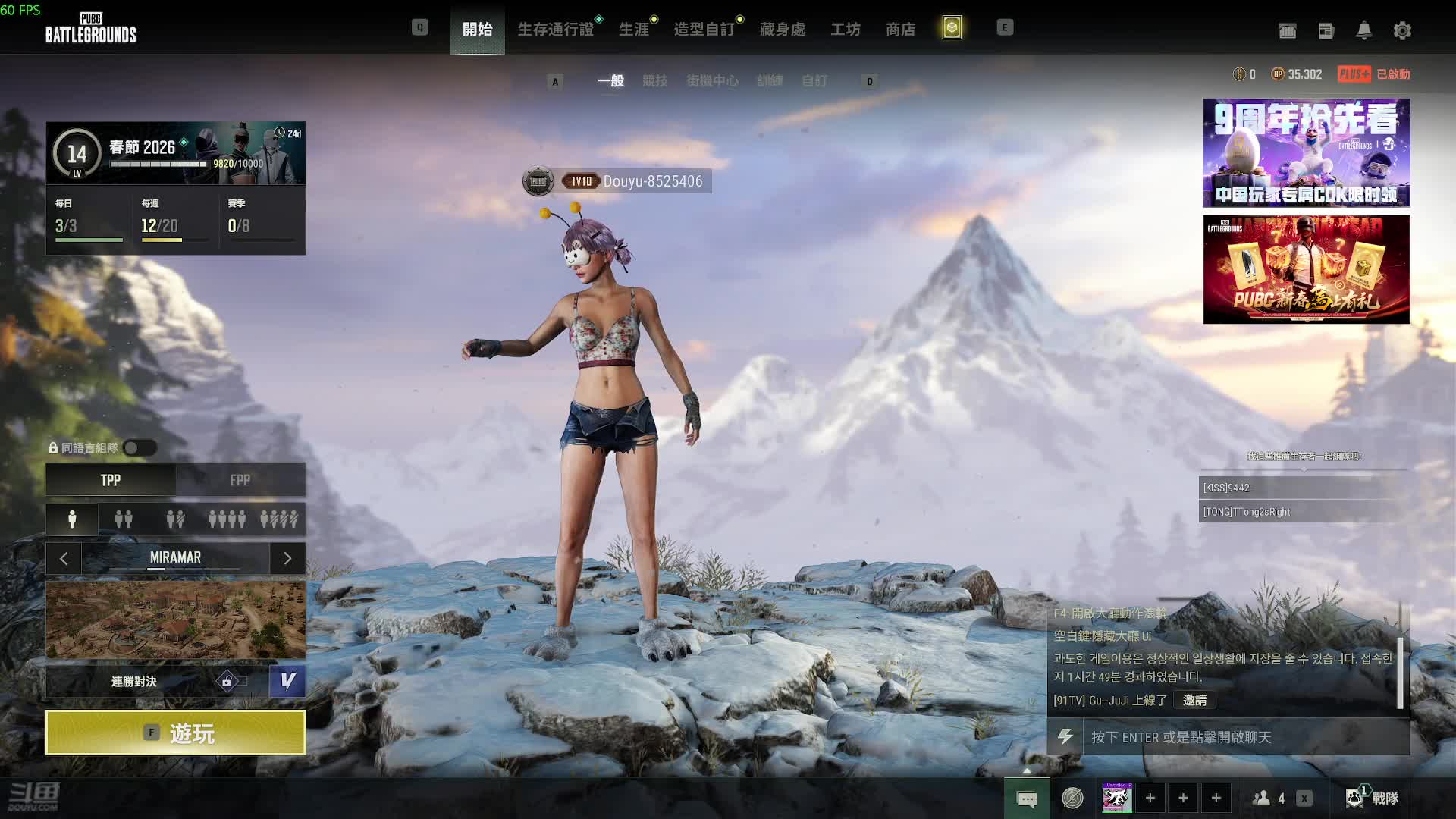Invite recommended player [TONG]TTong2sRight
The image size is (1456, 819).
click(1303, 512)
